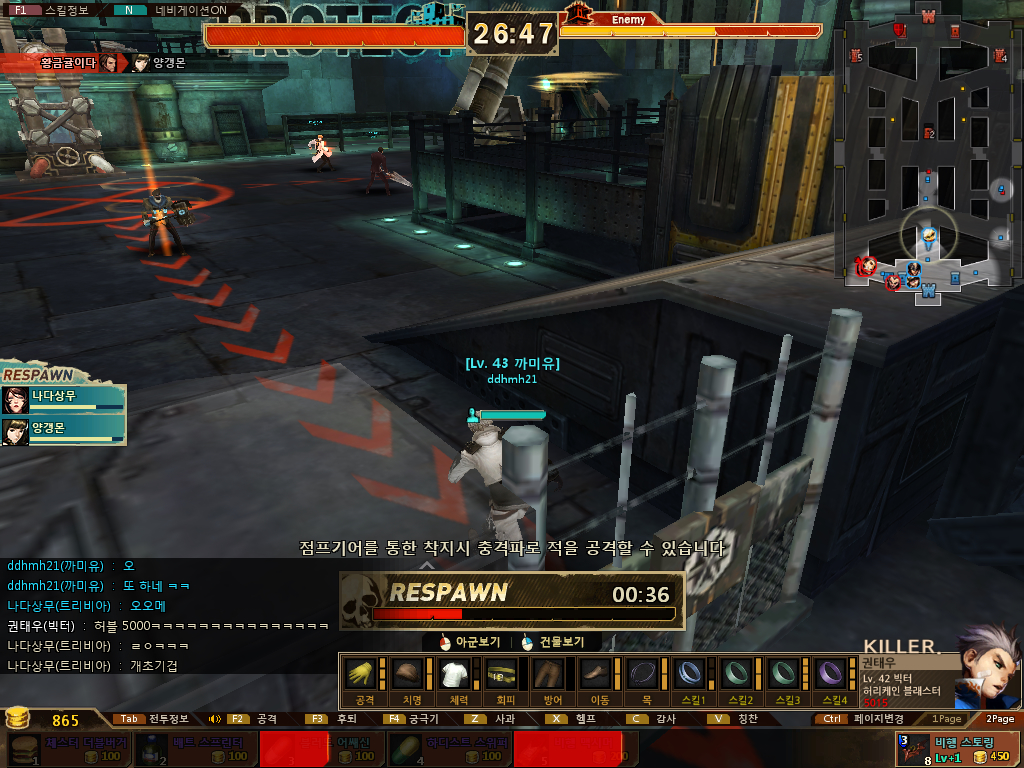Buy the 하디스트 스위퍼 capsule item

point(446,749)
